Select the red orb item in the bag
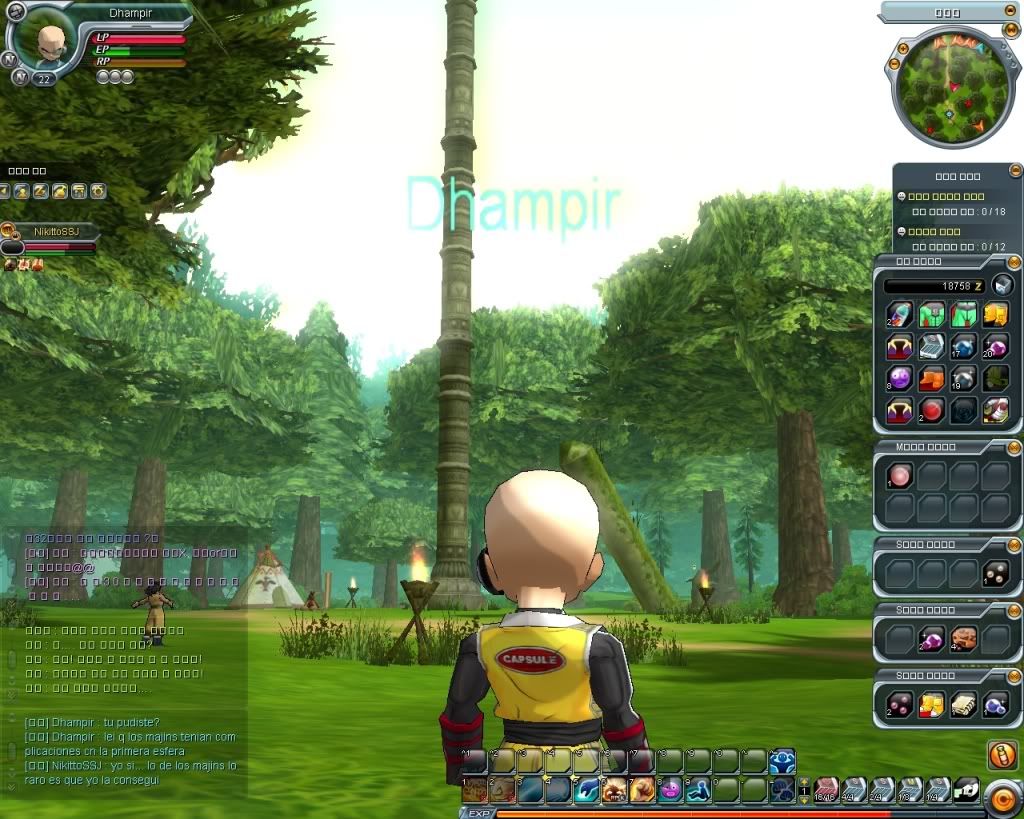1024x819 pixels. (x=930, y=410)
